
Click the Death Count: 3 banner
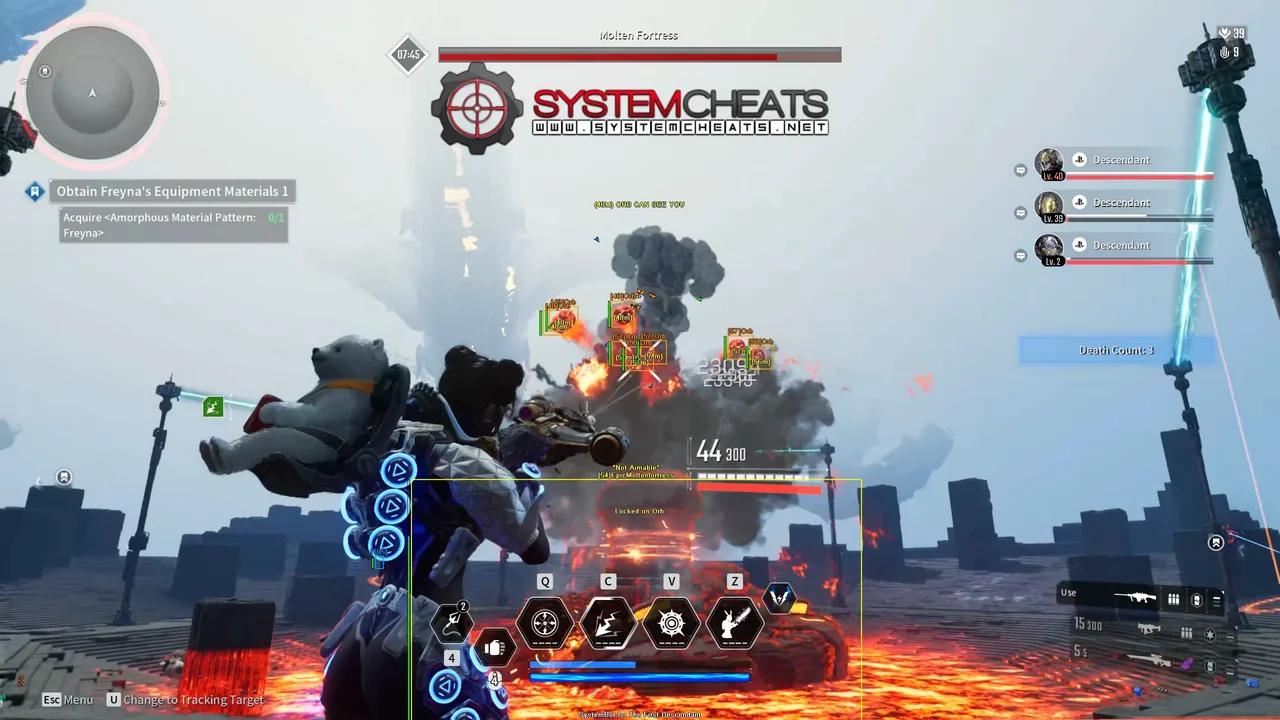click(x=1116, y=350)
